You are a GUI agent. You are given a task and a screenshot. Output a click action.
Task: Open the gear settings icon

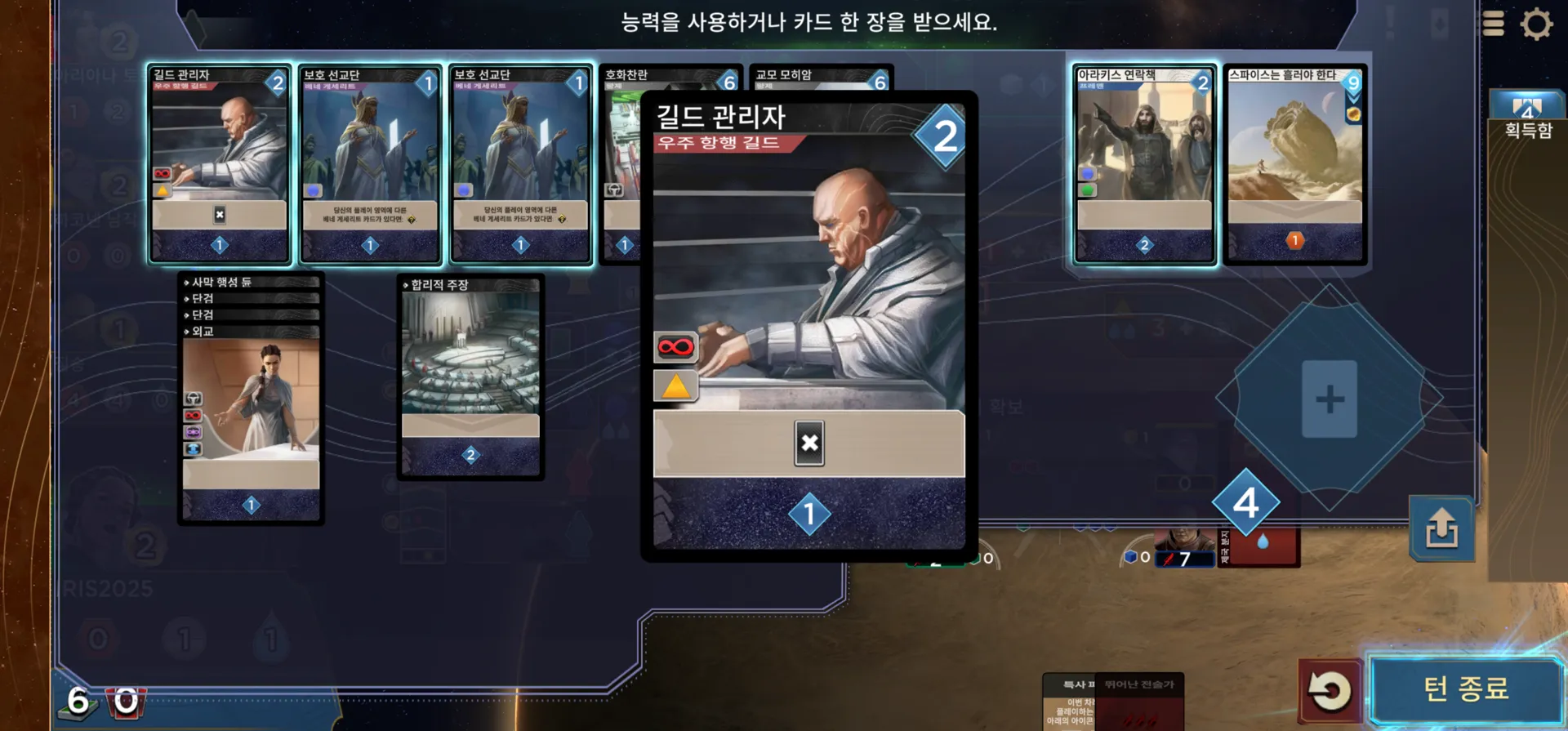pos(1536,24)
